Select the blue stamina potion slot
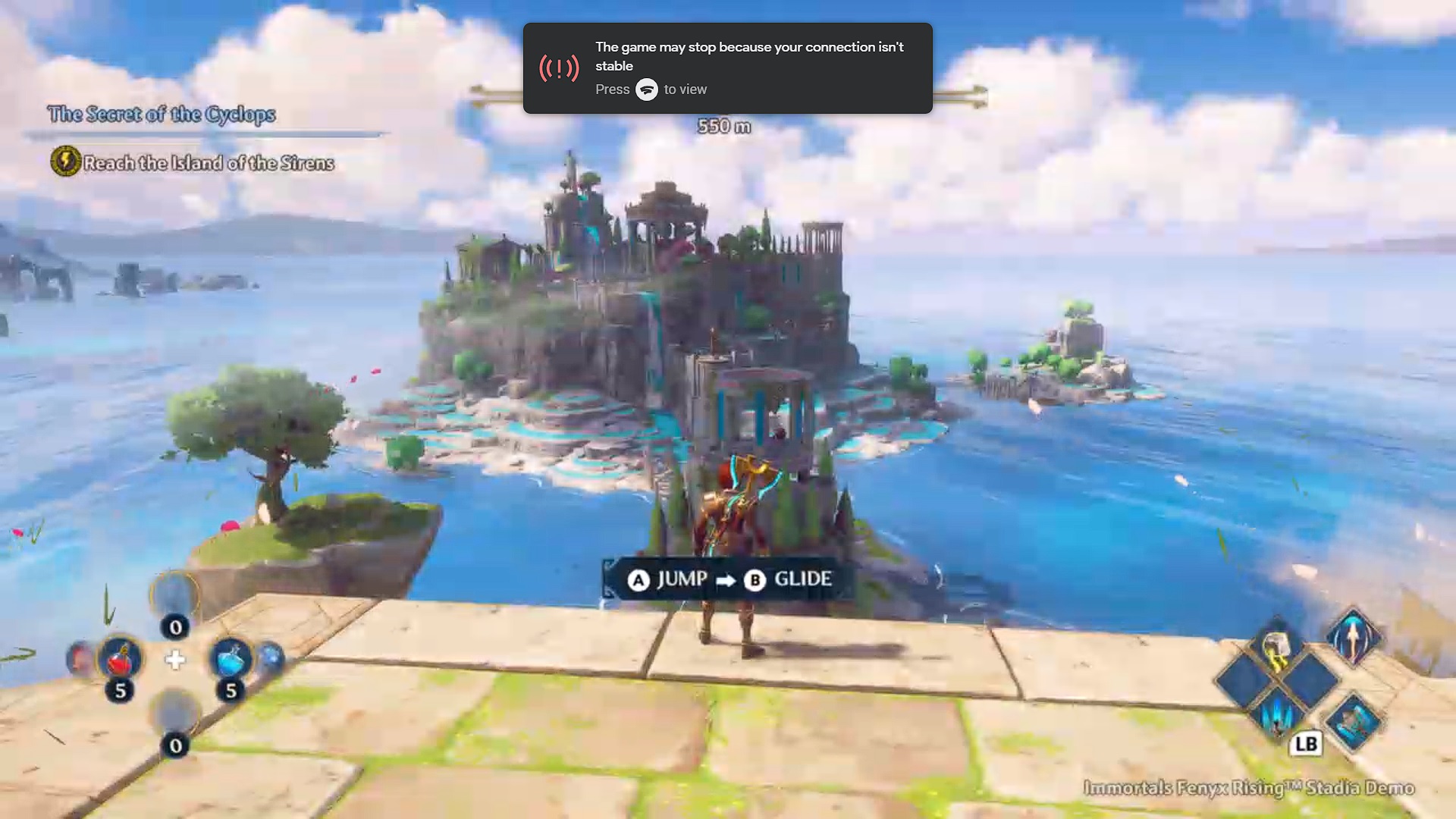The width and height of the screenshot is (1456, 819). coord(231,658)
